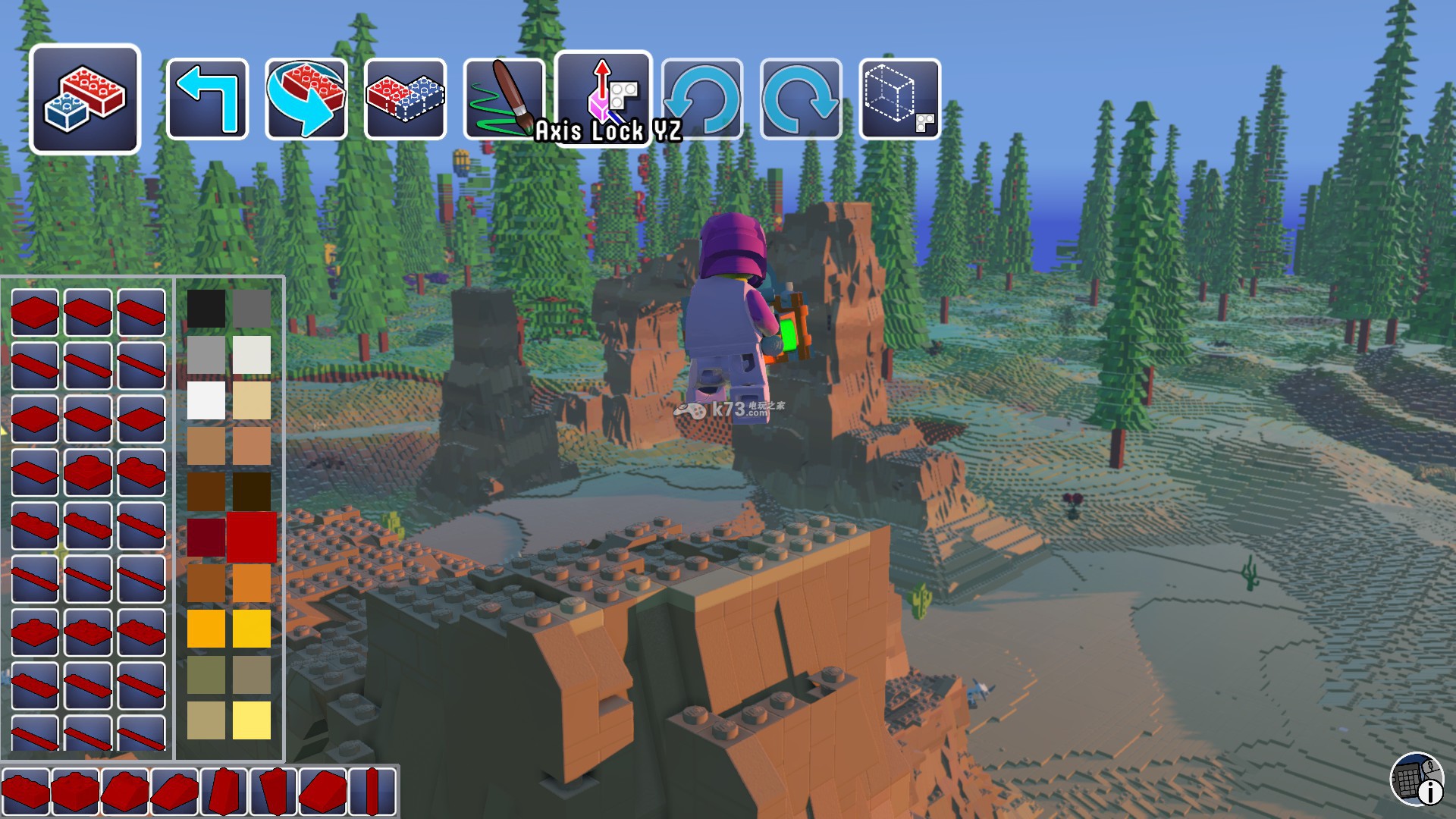Pick the pale yellow color swatch
Image resolution: width=1456 pixels, height=819 pixels.
click(x=252, y=720)
